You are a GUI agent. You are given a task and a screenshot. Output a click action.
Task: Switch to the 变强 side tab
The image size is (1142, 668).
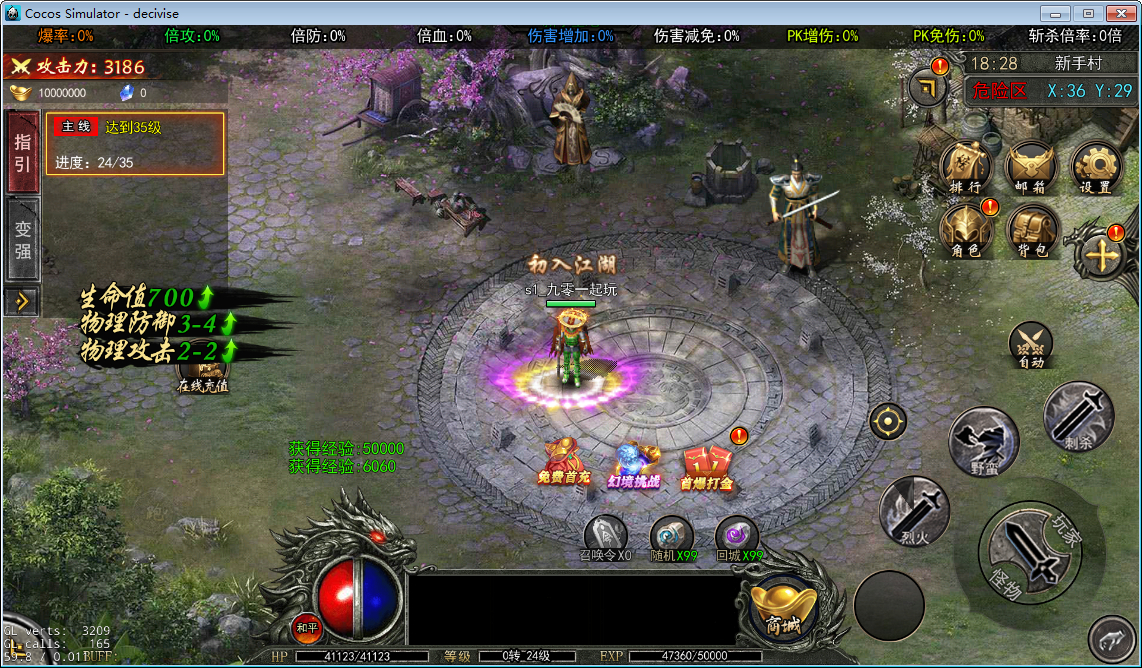[22, 240]
